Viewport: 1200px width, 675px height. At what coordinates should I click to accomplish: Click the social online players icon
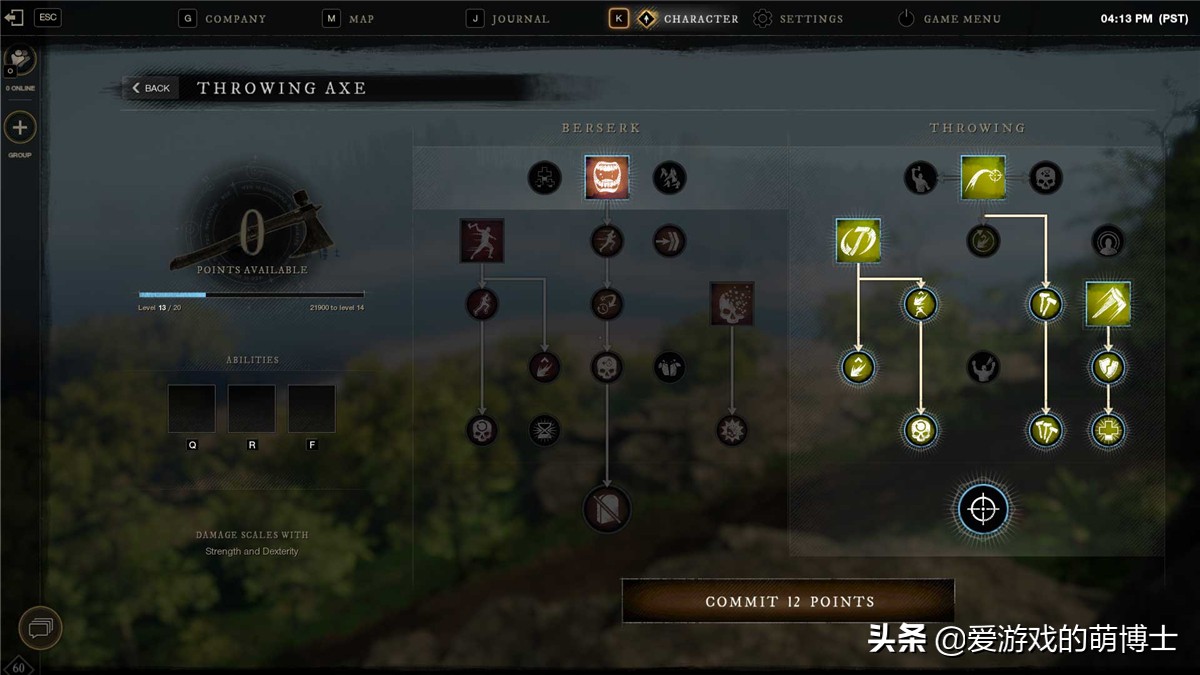20,60
